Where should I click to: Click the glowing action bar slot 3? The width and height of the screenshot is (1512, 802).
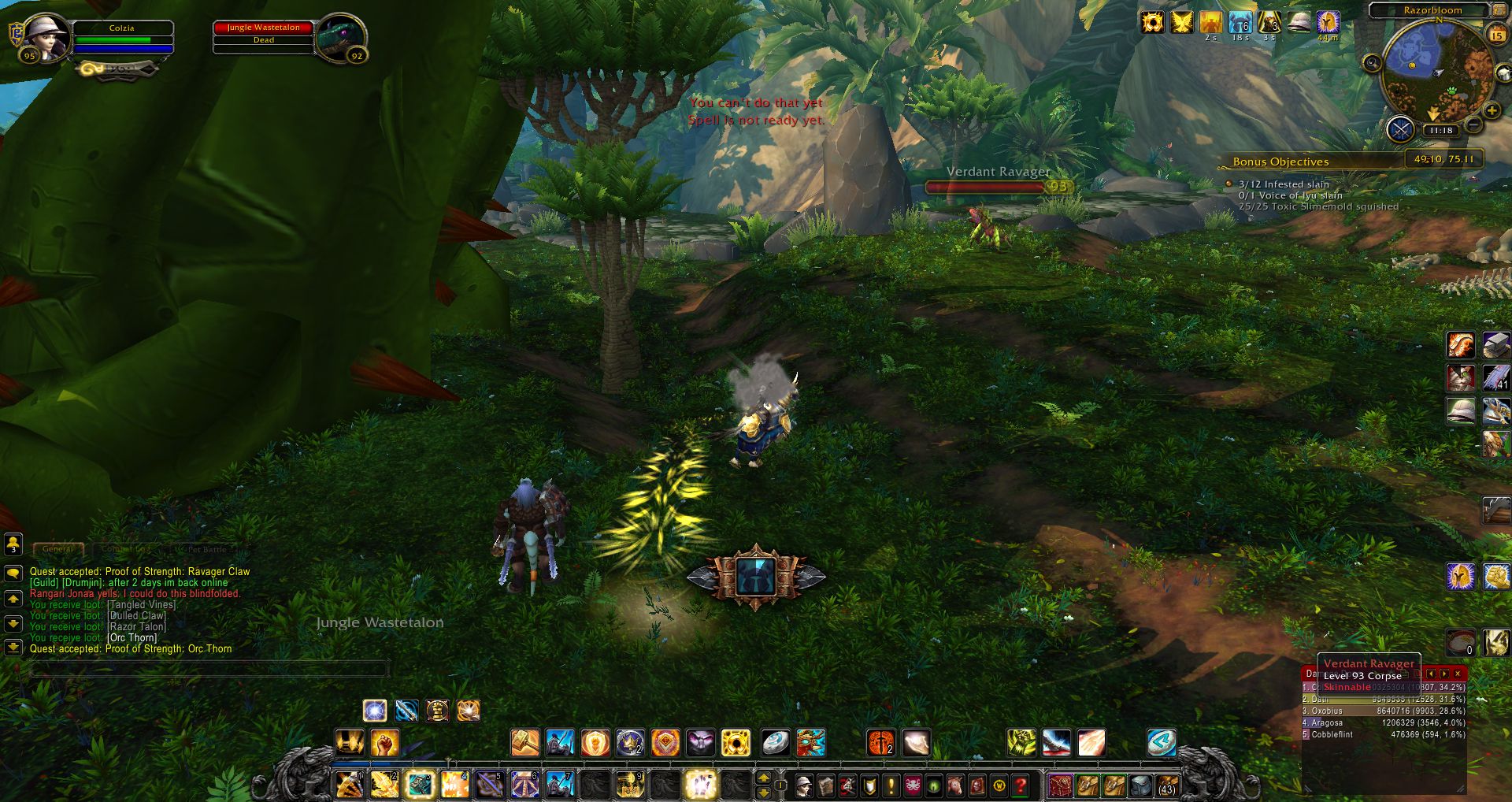pyautogui.click(x=420, y=785)
